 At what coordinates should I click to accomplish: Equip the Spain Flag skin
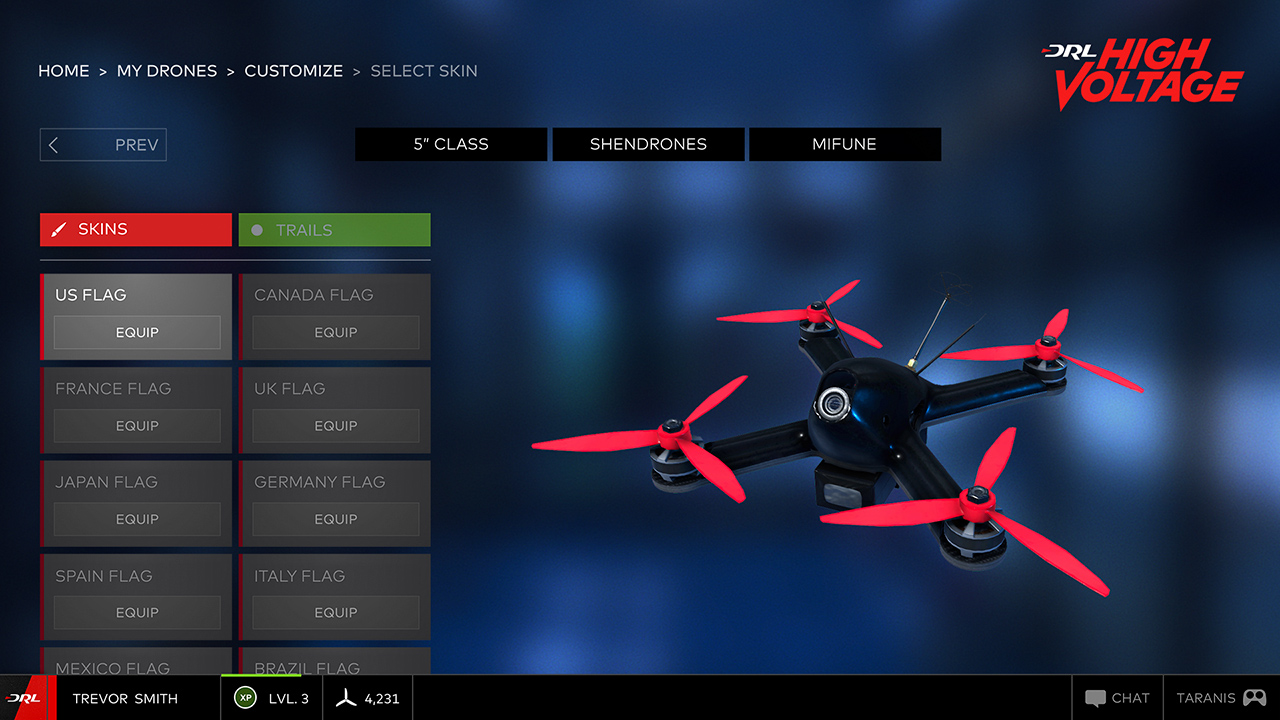coord(137,612)
